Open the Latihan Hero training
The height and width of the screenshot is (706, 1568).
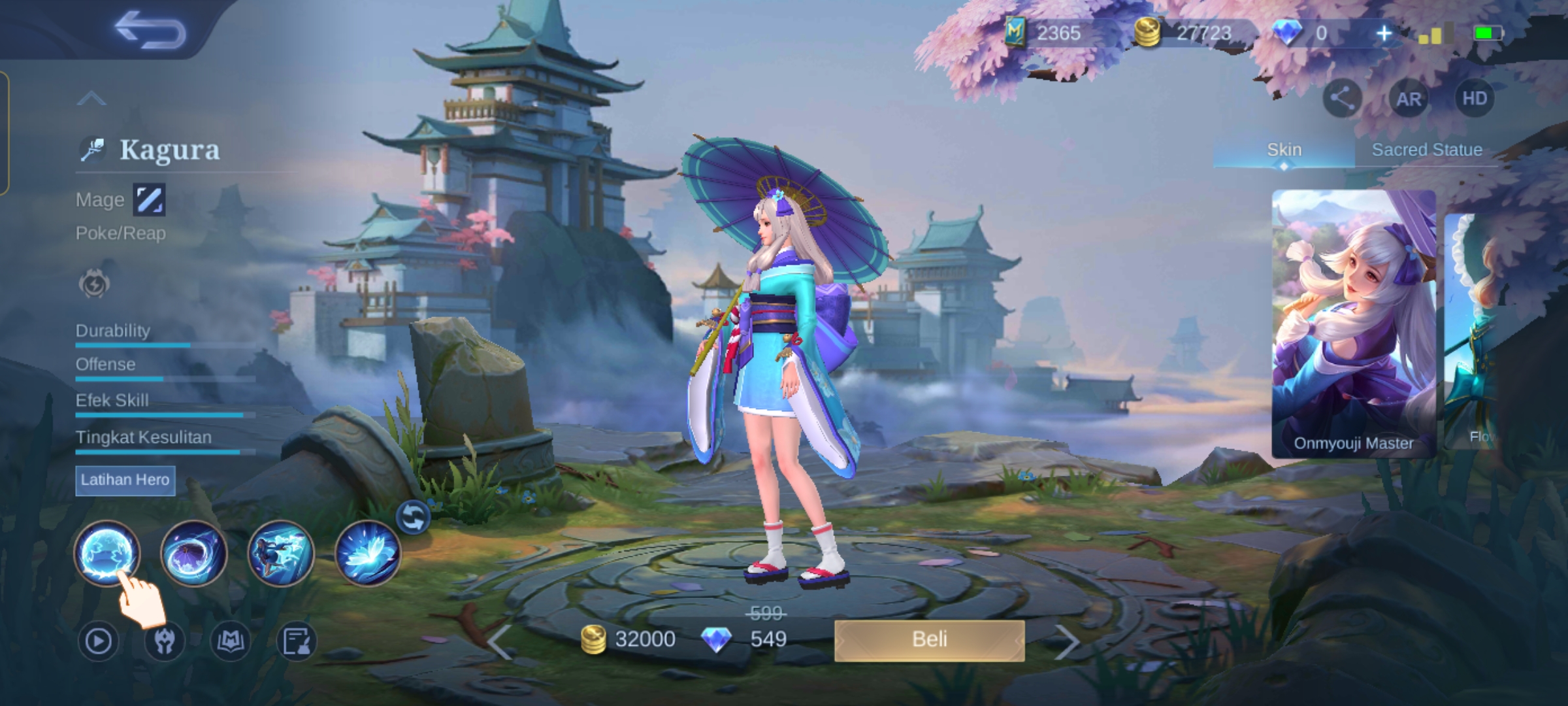(x=125, y=480)
